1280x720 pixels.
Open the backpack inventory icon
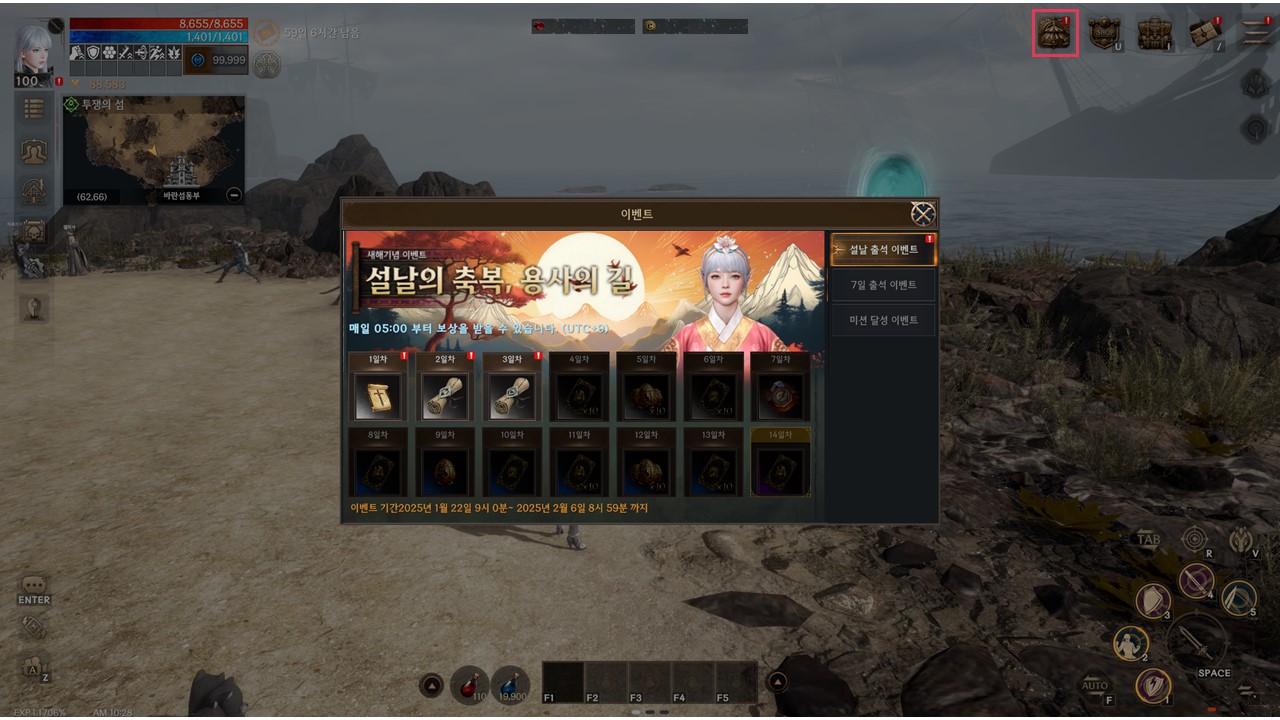[x=1155, y=33]
